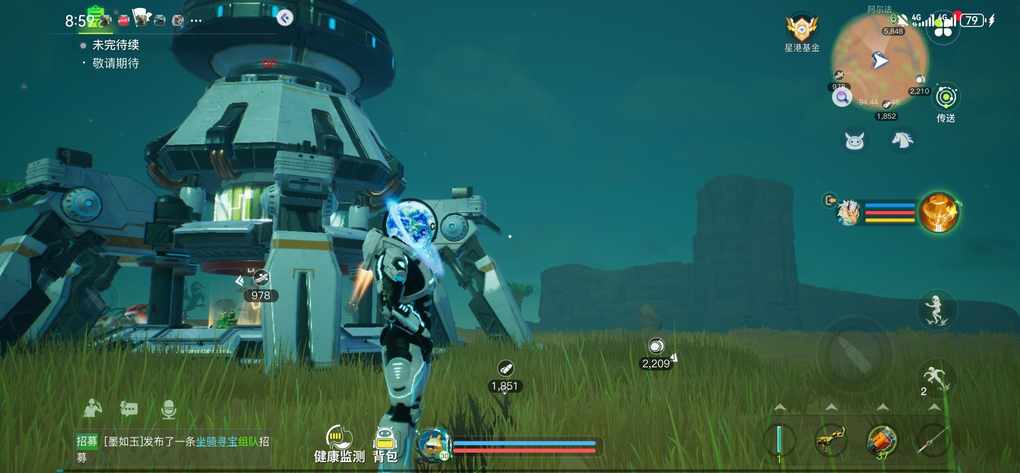Screen dimensions: 1020x473
Task: Tap the minimap magnifier search button
Action: point(842,97)
